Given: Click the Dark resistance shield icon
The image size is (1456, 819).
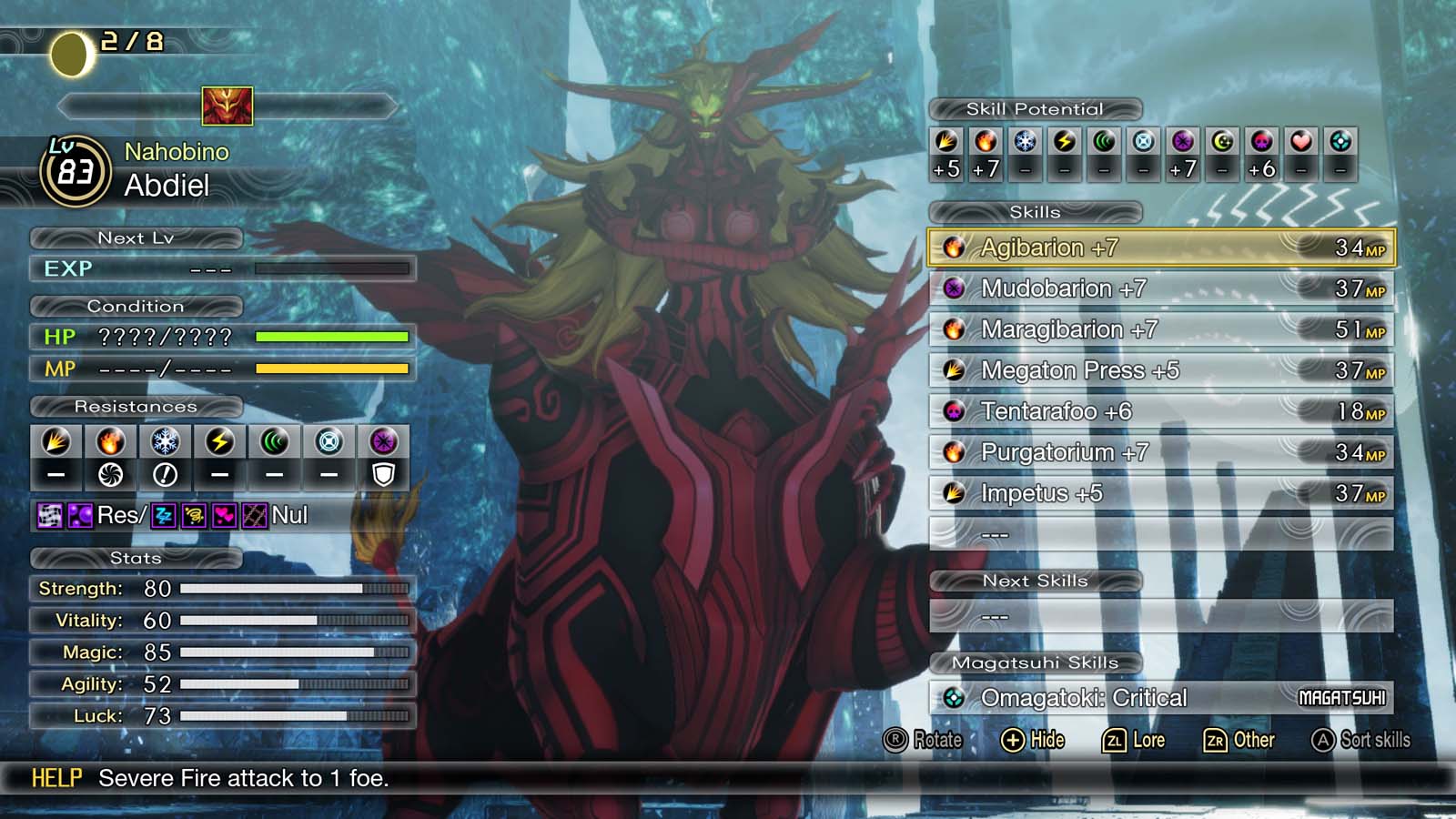Looking at the screenshot, I should (385, 474).
